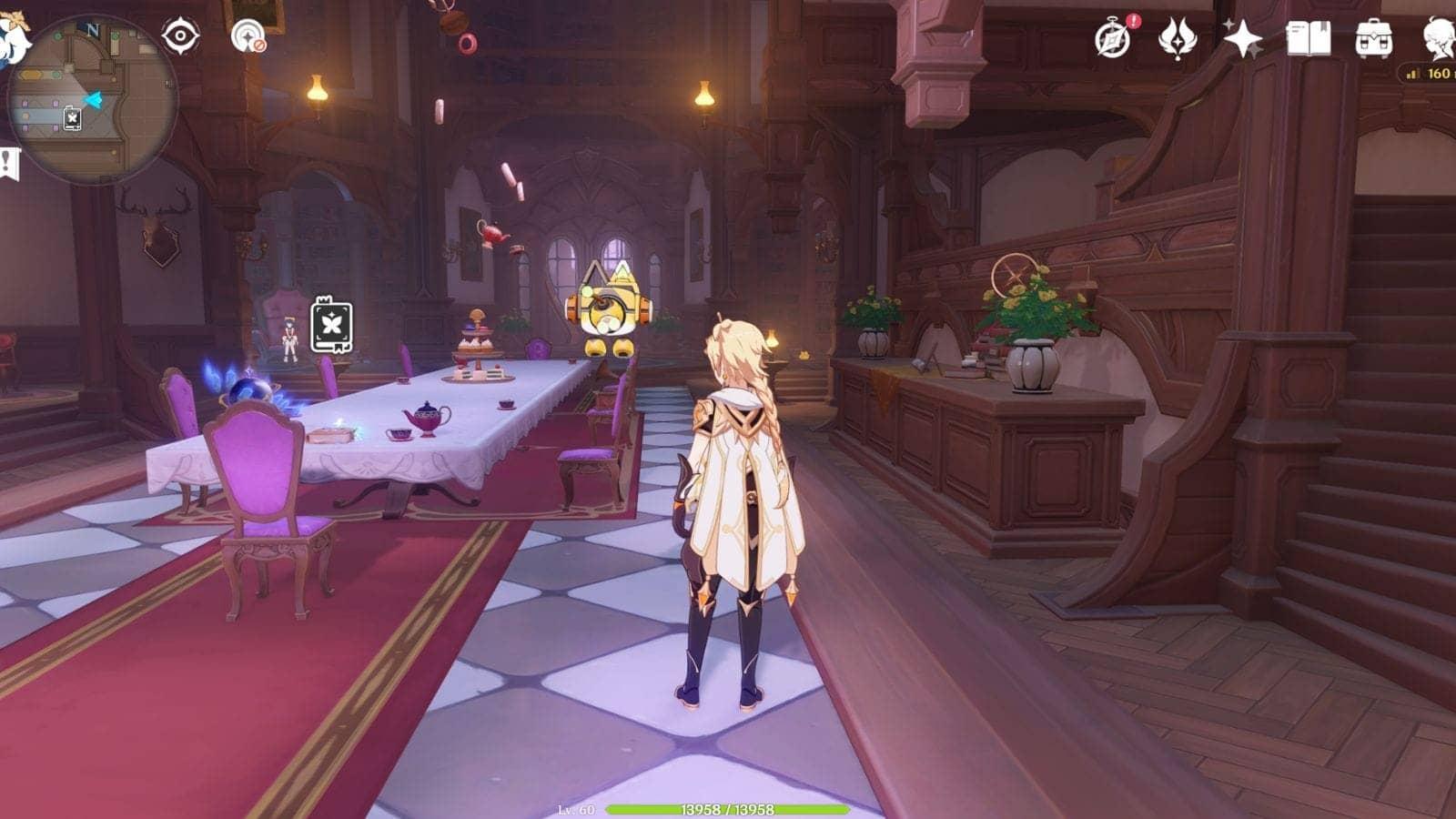Open the compass icon with red alert
The image size is (1456, 819).
[1113, 39]
